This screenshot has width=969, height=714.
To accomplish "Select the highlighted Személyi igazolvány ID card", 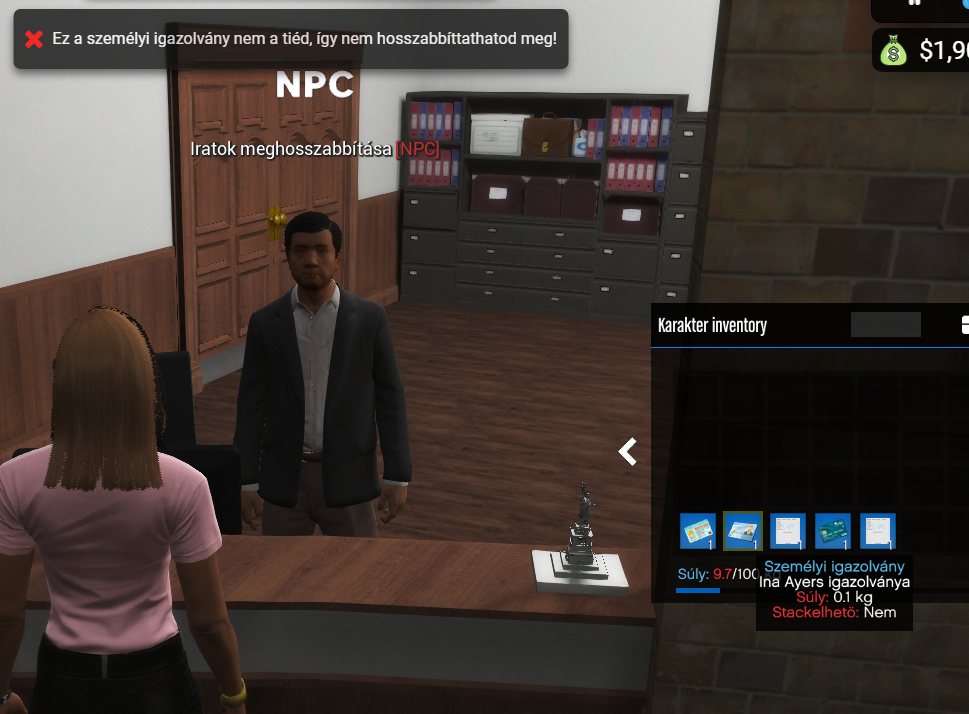I will click(x=743, y=530).
